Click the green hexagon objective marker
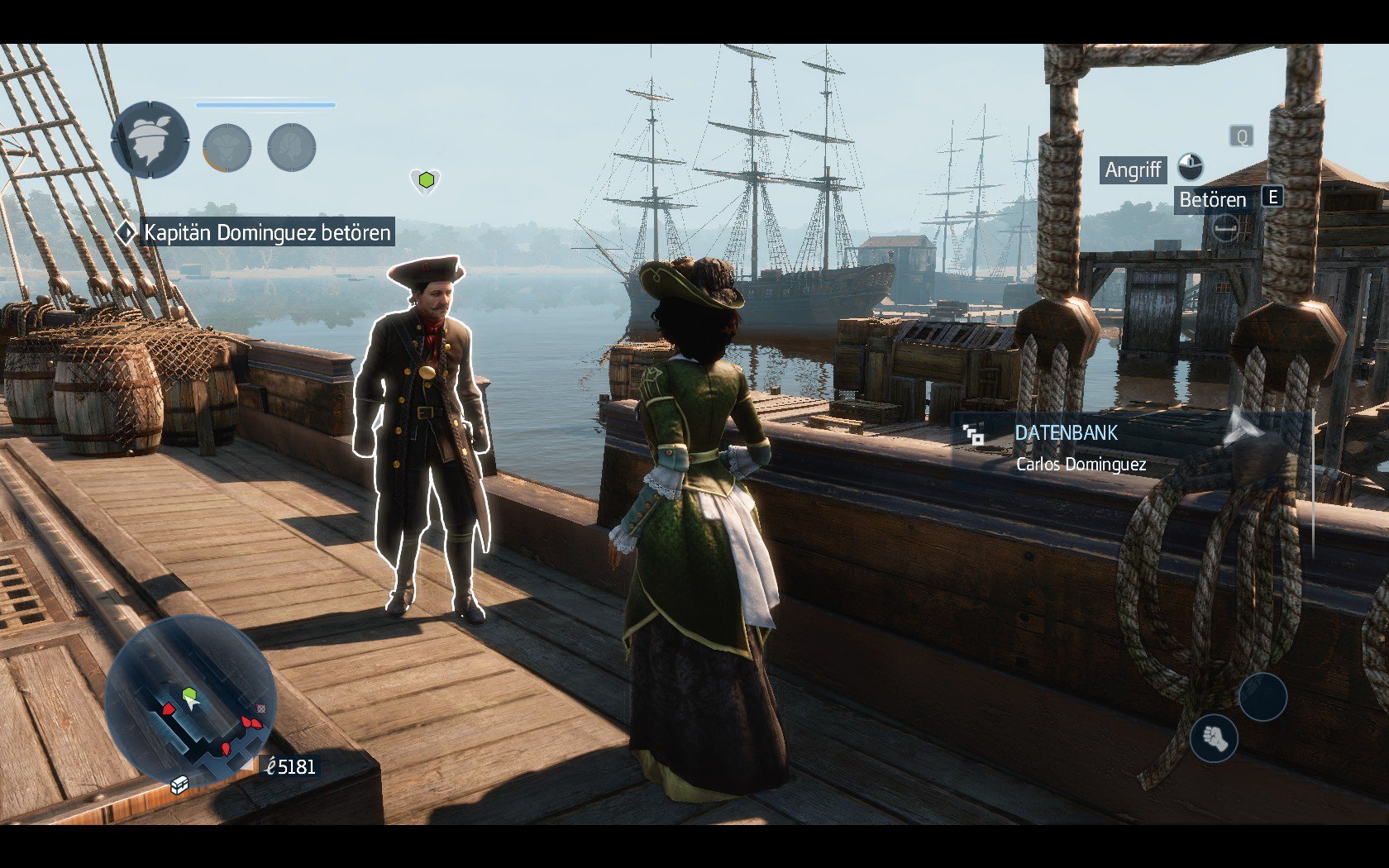This screenshot has width=1389, height=868. click(426, 179)
